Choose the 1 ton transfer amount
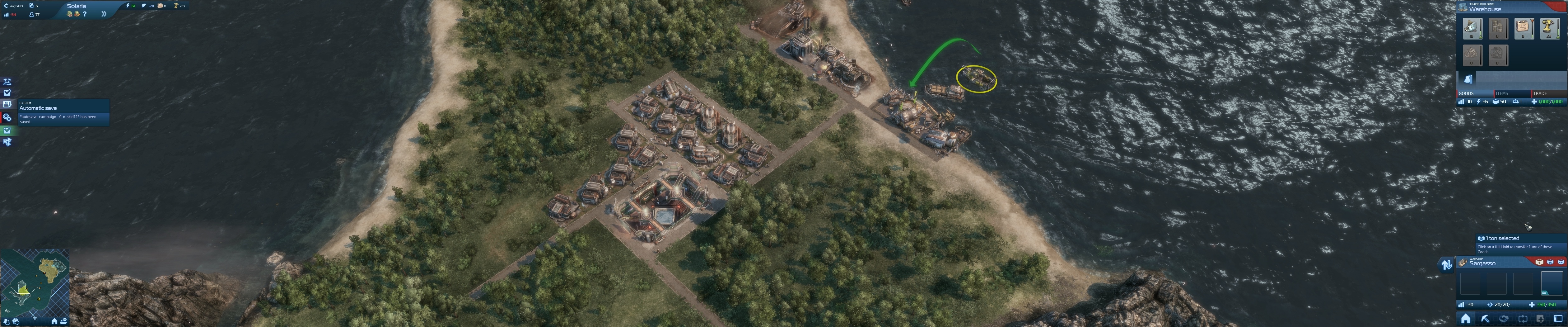This screenshot has width=1568, height=327. pyautogui.click(x=1539, y=262)
